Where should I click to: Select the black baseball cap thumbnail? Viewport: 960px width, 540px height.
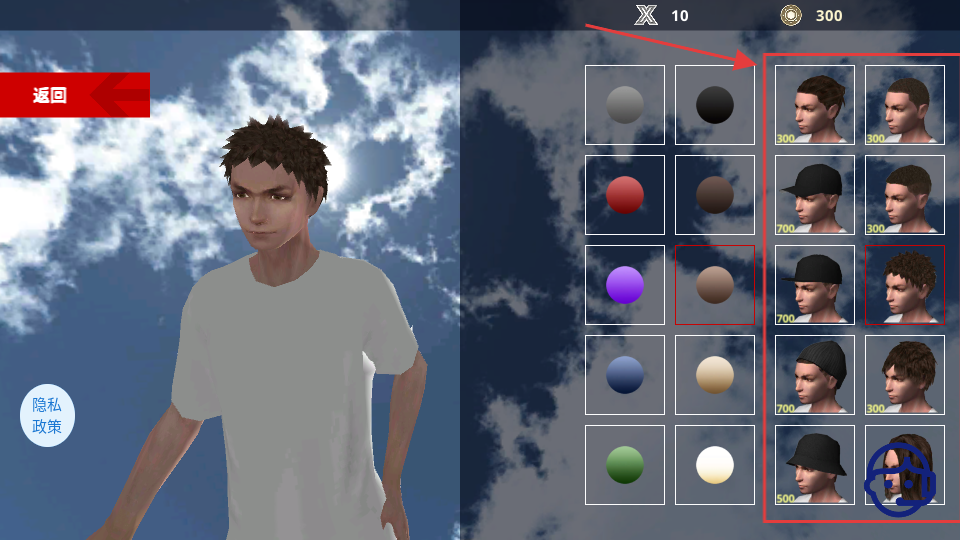click(815, 195)
